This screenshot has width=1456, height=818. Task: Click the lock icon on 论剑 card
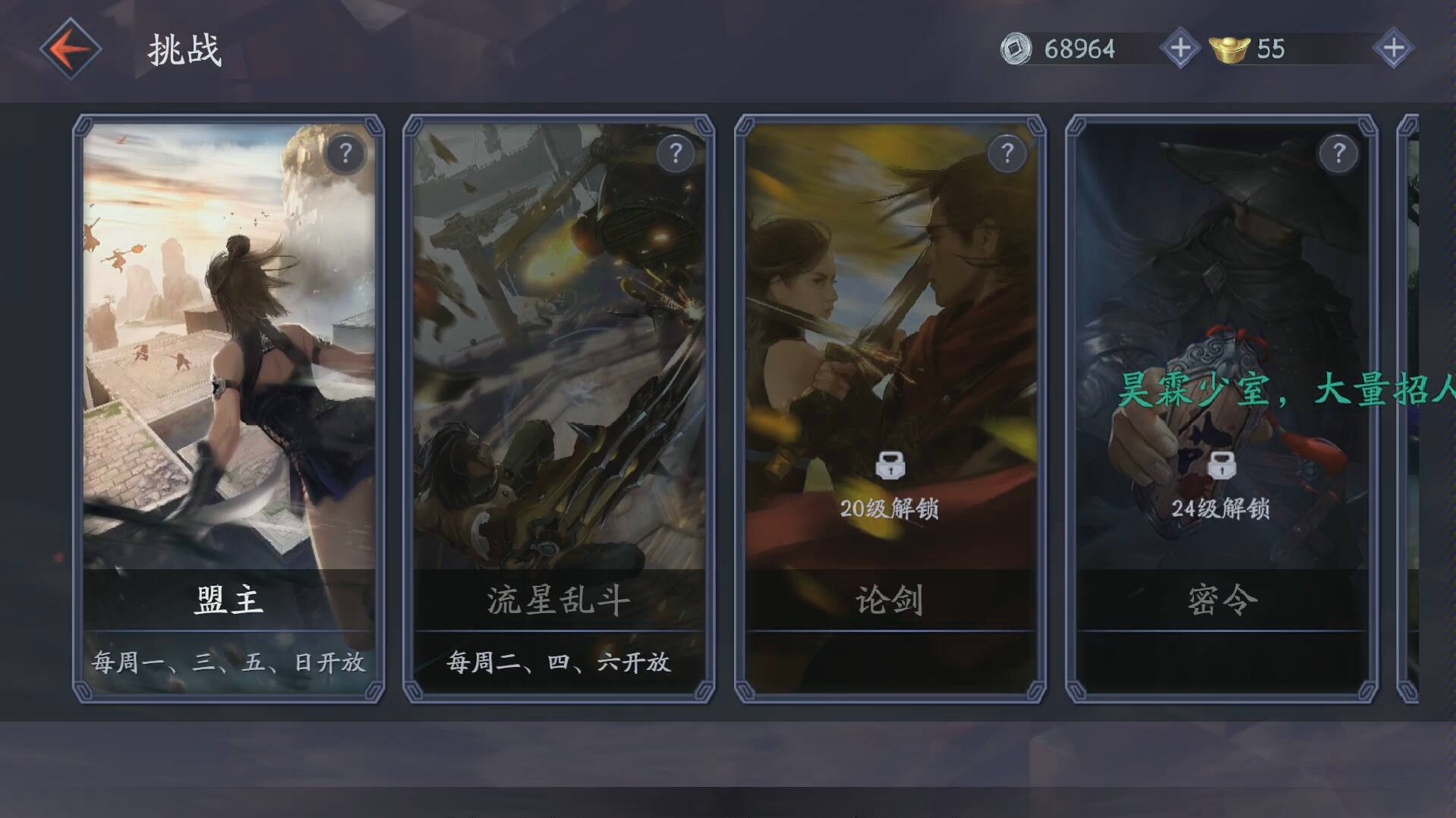(890, 465)
